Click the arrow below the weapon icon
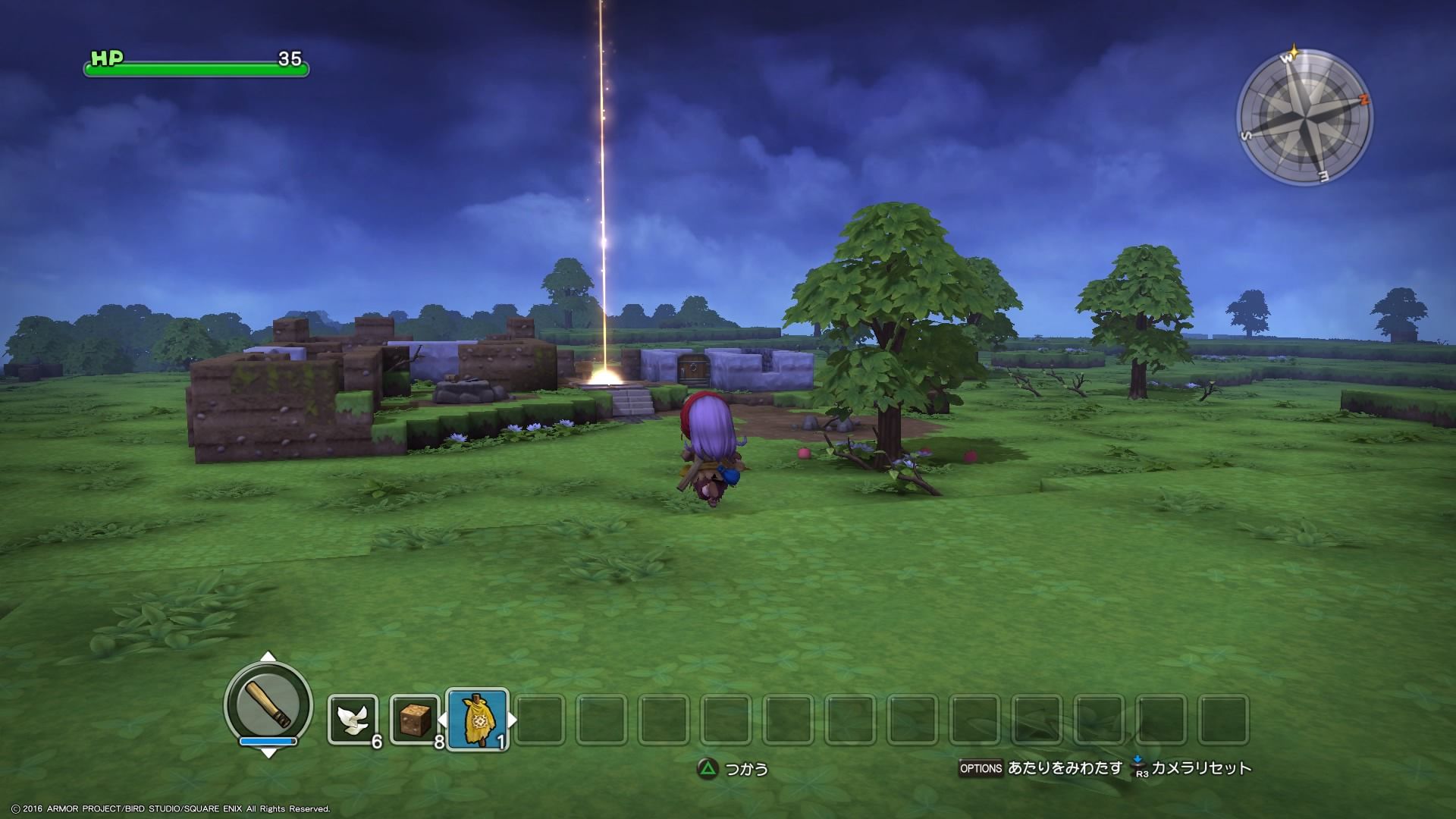This screenshot has width=1456, height=819. (x=268, y=753)
